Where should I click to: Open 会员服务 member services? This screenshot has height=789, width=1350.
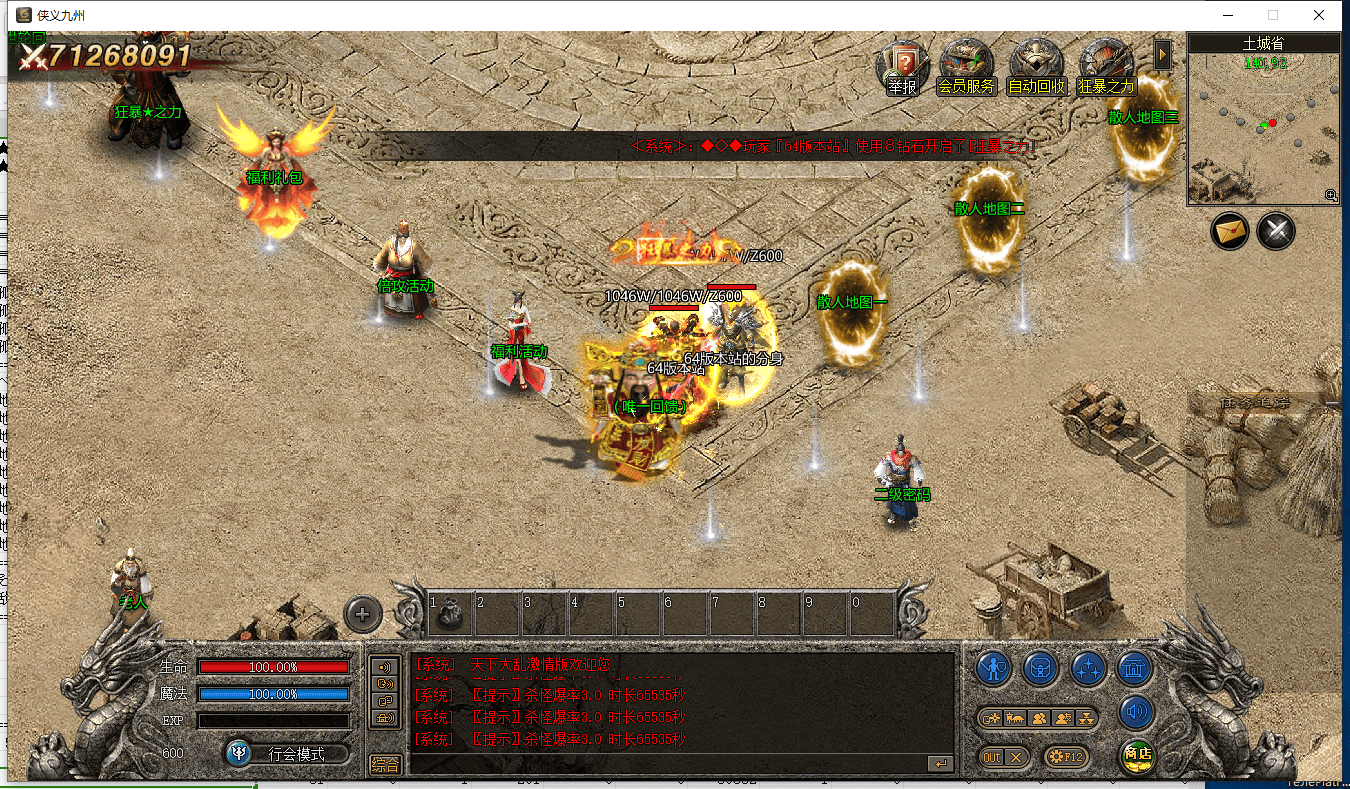(966, 65)
